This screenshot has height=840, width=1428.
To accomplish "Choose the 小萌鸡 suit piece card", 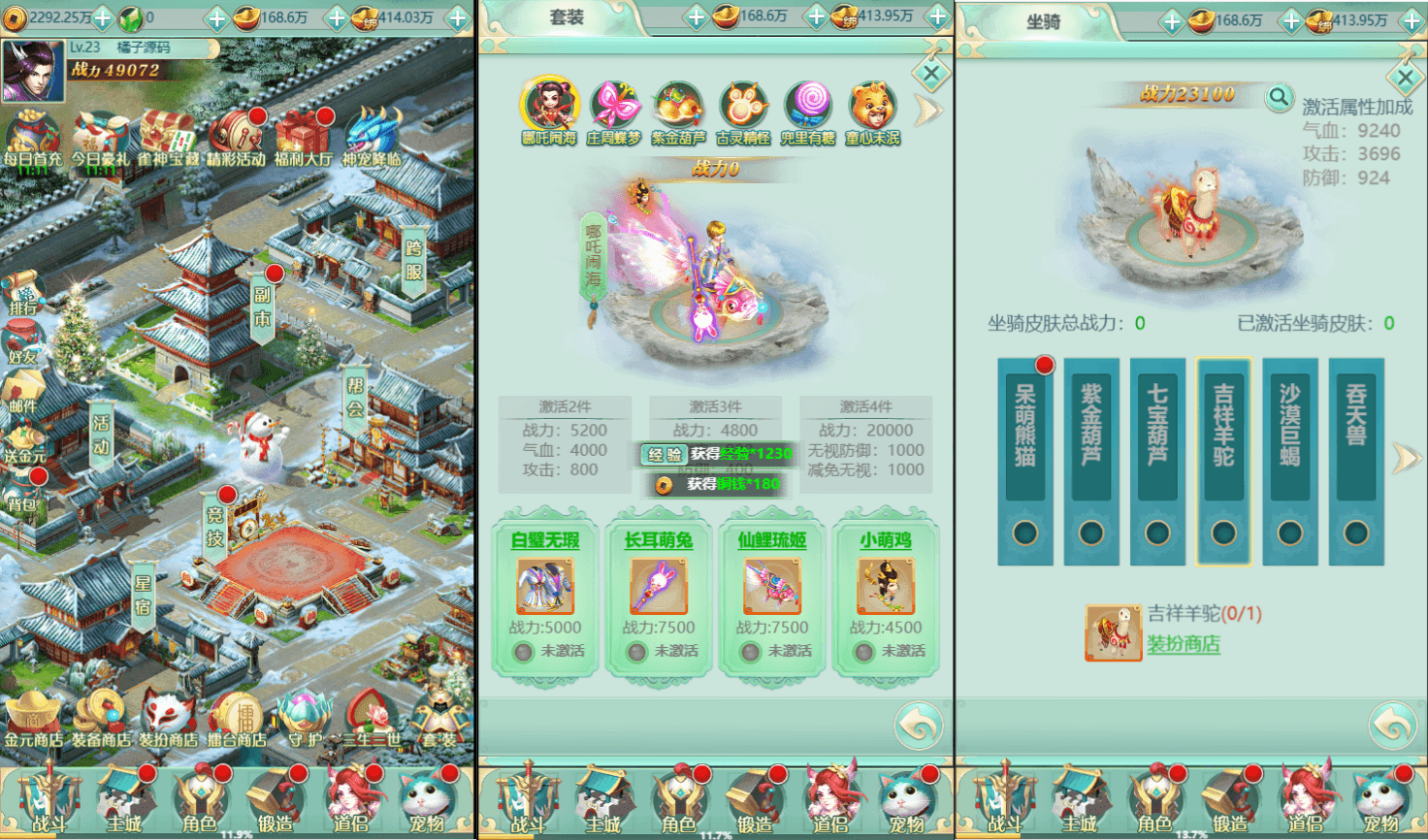I will (886, 592).
